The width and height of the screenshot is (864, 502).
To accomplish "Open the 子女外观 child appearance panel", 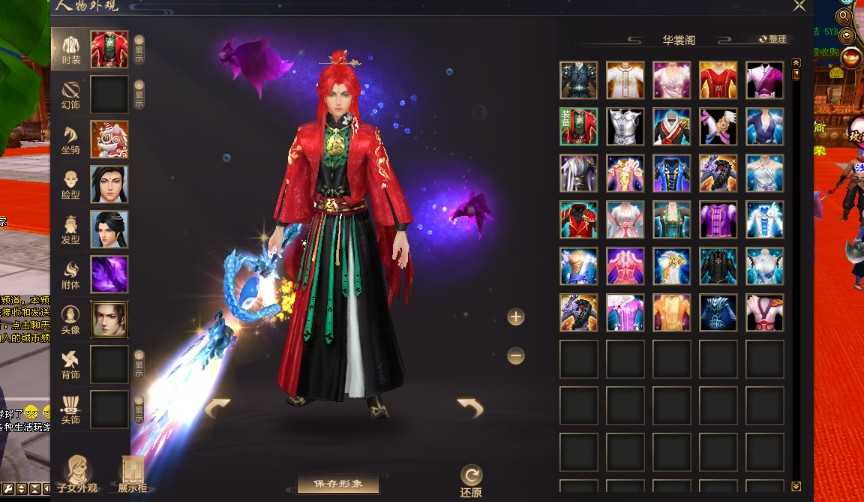I will pyautogui.click(x=77, y=473).
